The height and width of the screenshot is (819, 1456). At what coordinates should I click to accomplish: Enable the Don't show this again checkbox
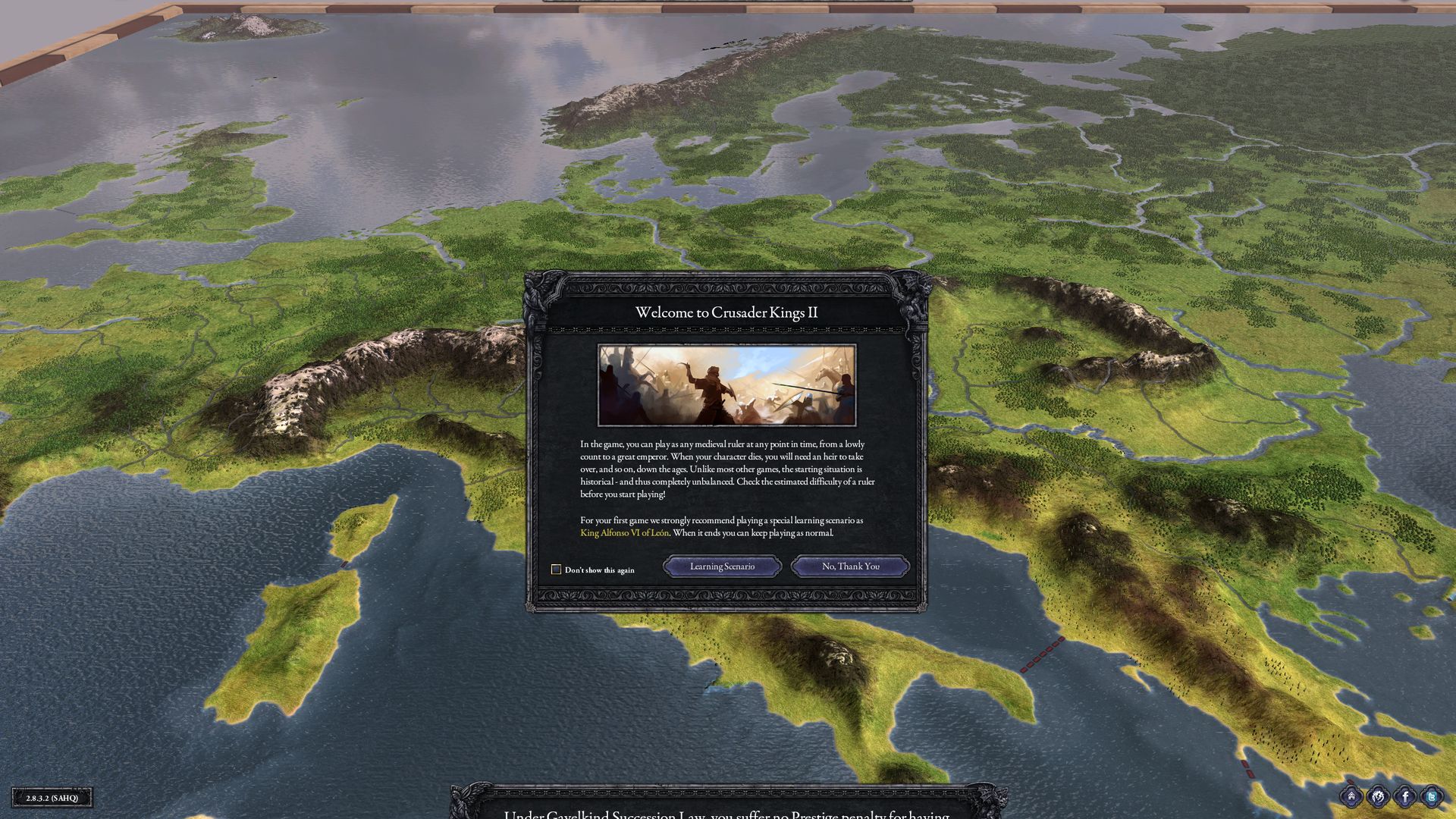[556, 569]
